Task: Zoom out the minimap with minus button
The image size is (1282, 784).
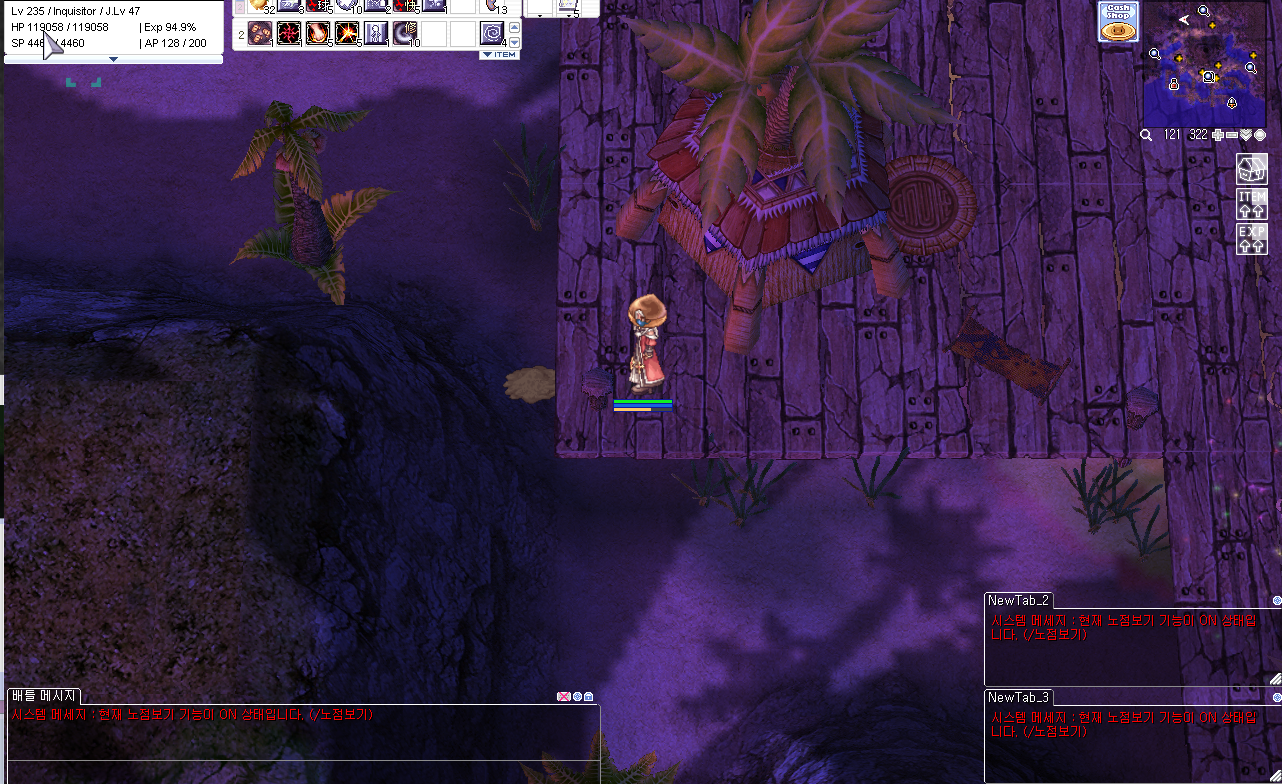Action: 1232,135
